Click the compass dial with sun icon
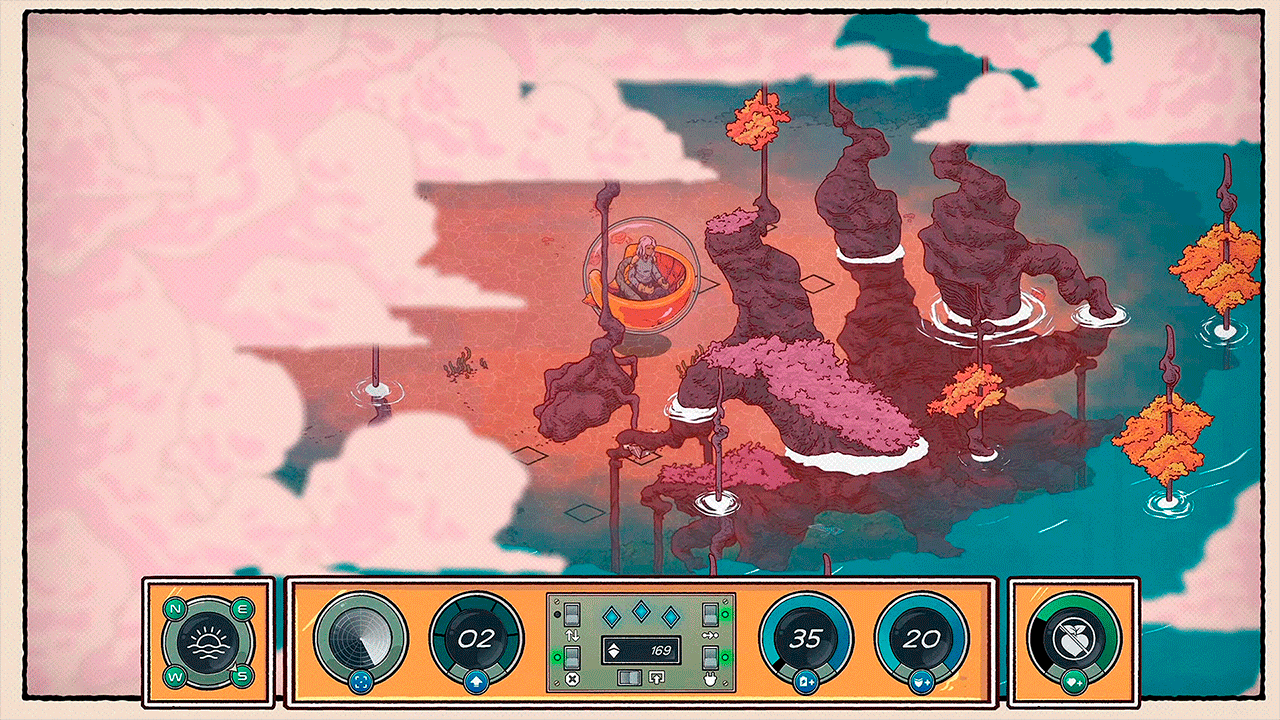Screen dimensions: 1280x720 click(x=208, y=641)
